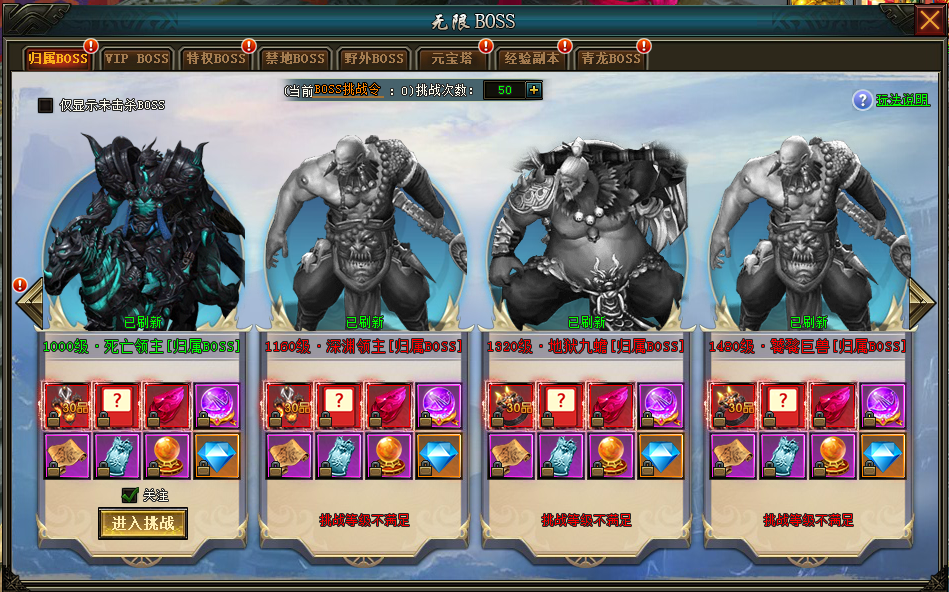This screenshot has height=592, width=949.
Task: Show the 野外BOSS tab
Action: [374, 59]
